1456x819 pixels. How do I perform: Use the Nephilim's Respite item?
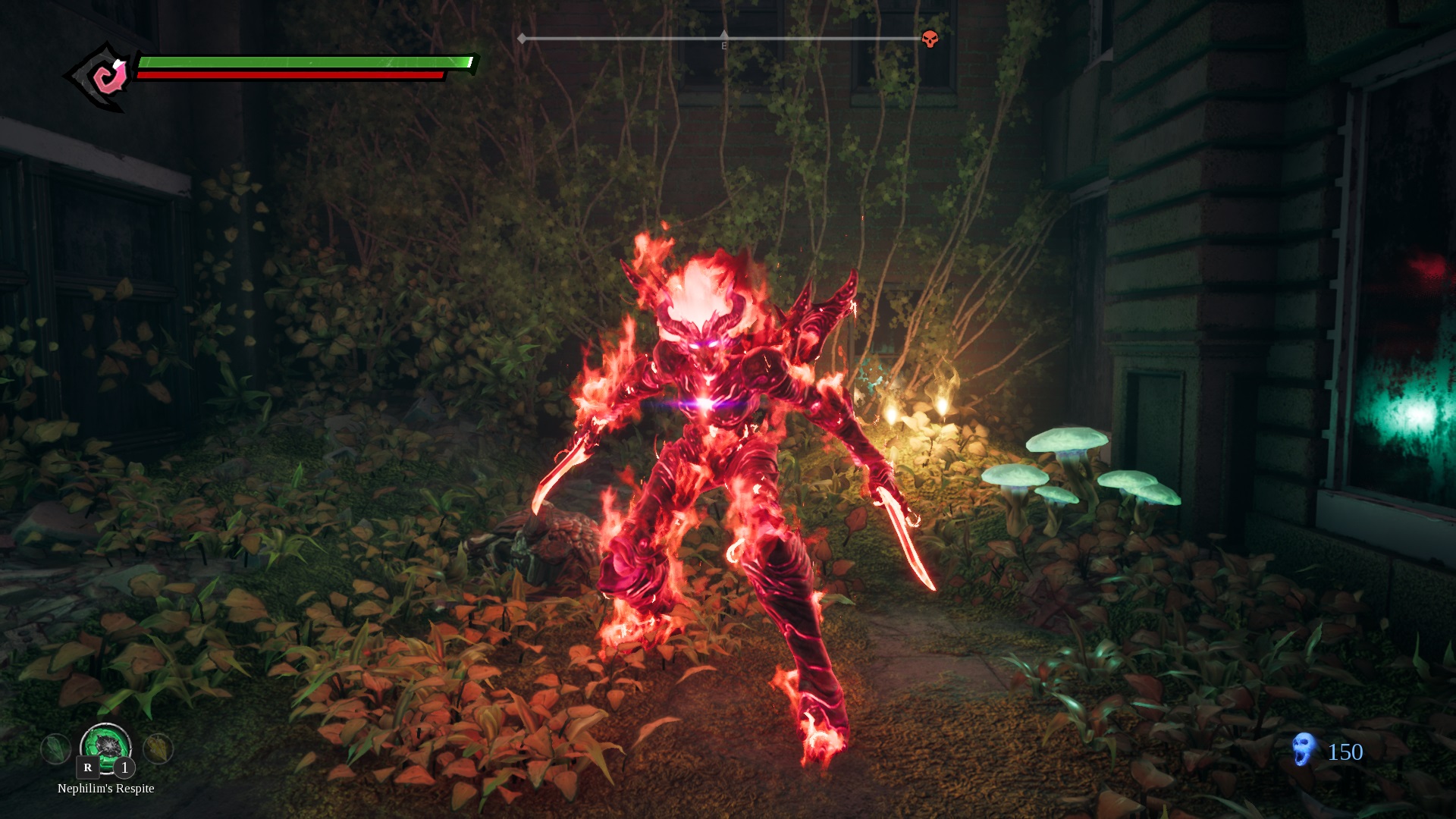click(x=105, y=746)
